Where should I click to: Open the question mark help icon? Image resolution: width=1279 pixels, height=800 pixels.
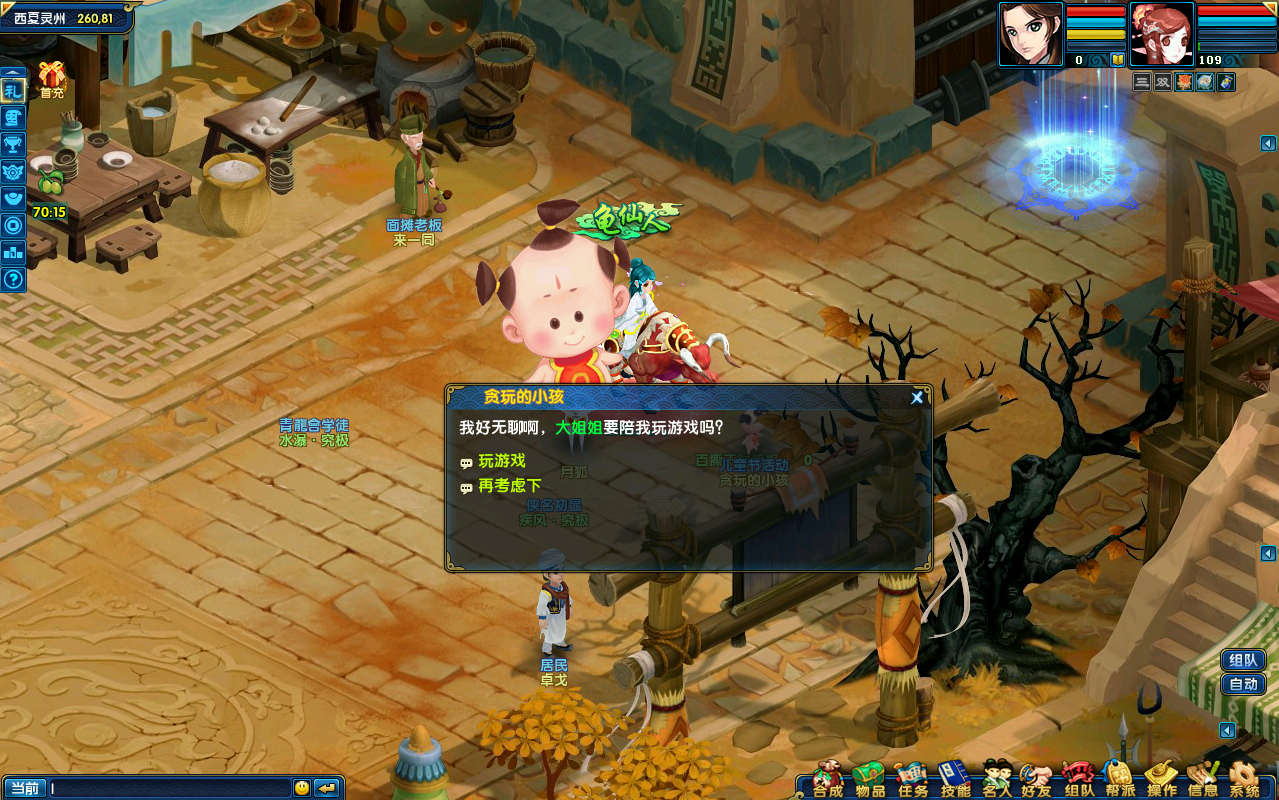[13, 279]
